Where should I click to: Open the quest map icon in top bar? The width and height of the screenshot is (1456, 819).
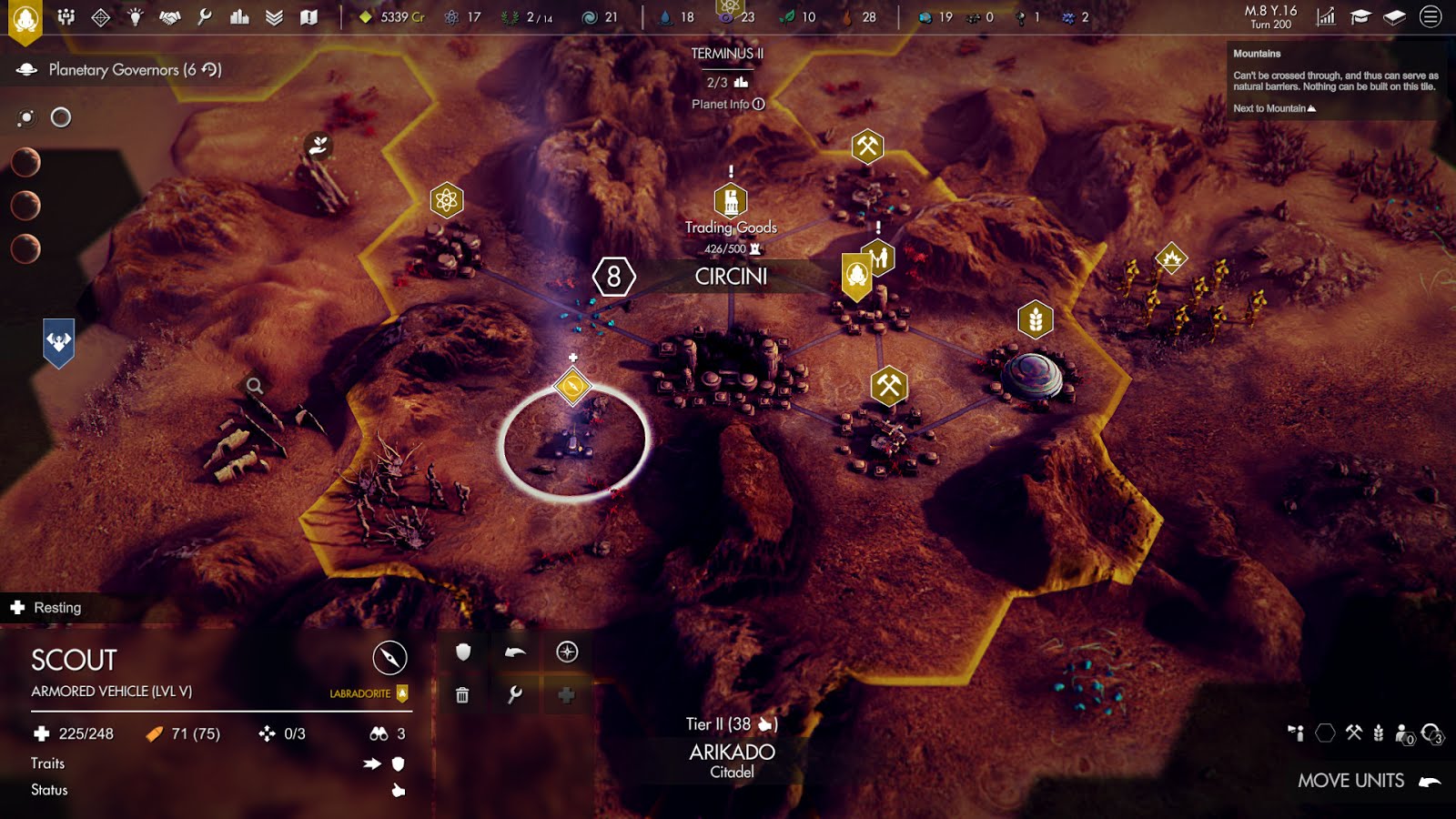pos(309,17)
